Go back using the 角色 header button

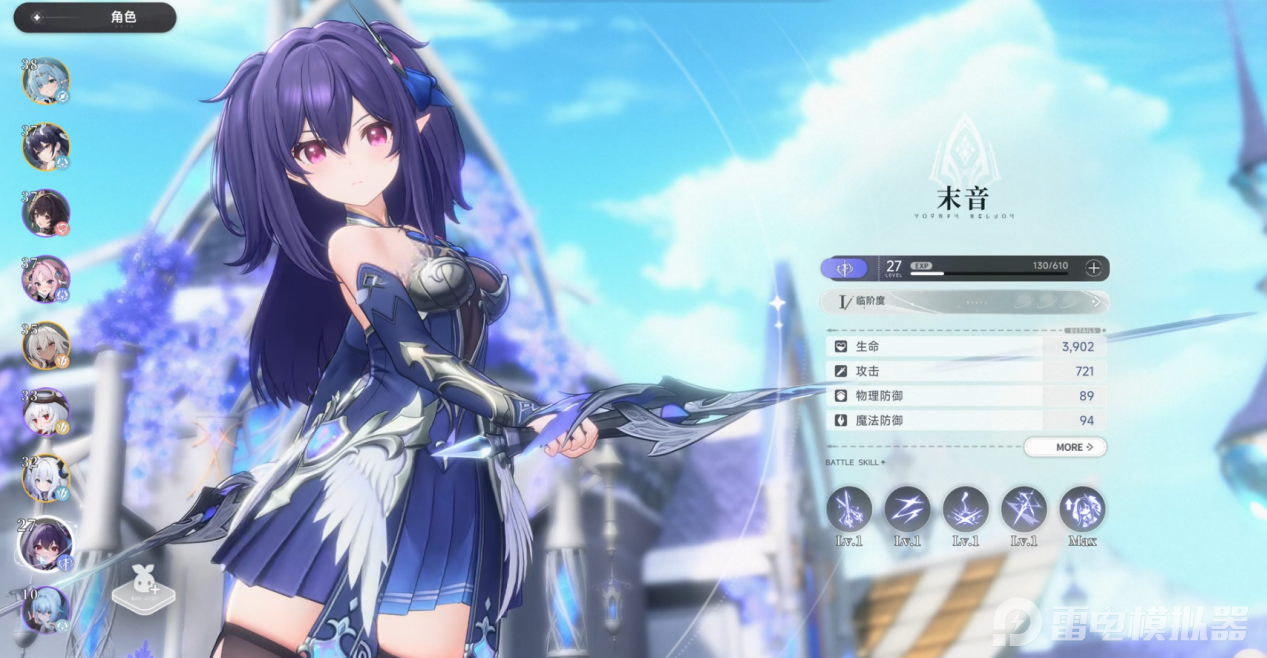pos(95,18)
